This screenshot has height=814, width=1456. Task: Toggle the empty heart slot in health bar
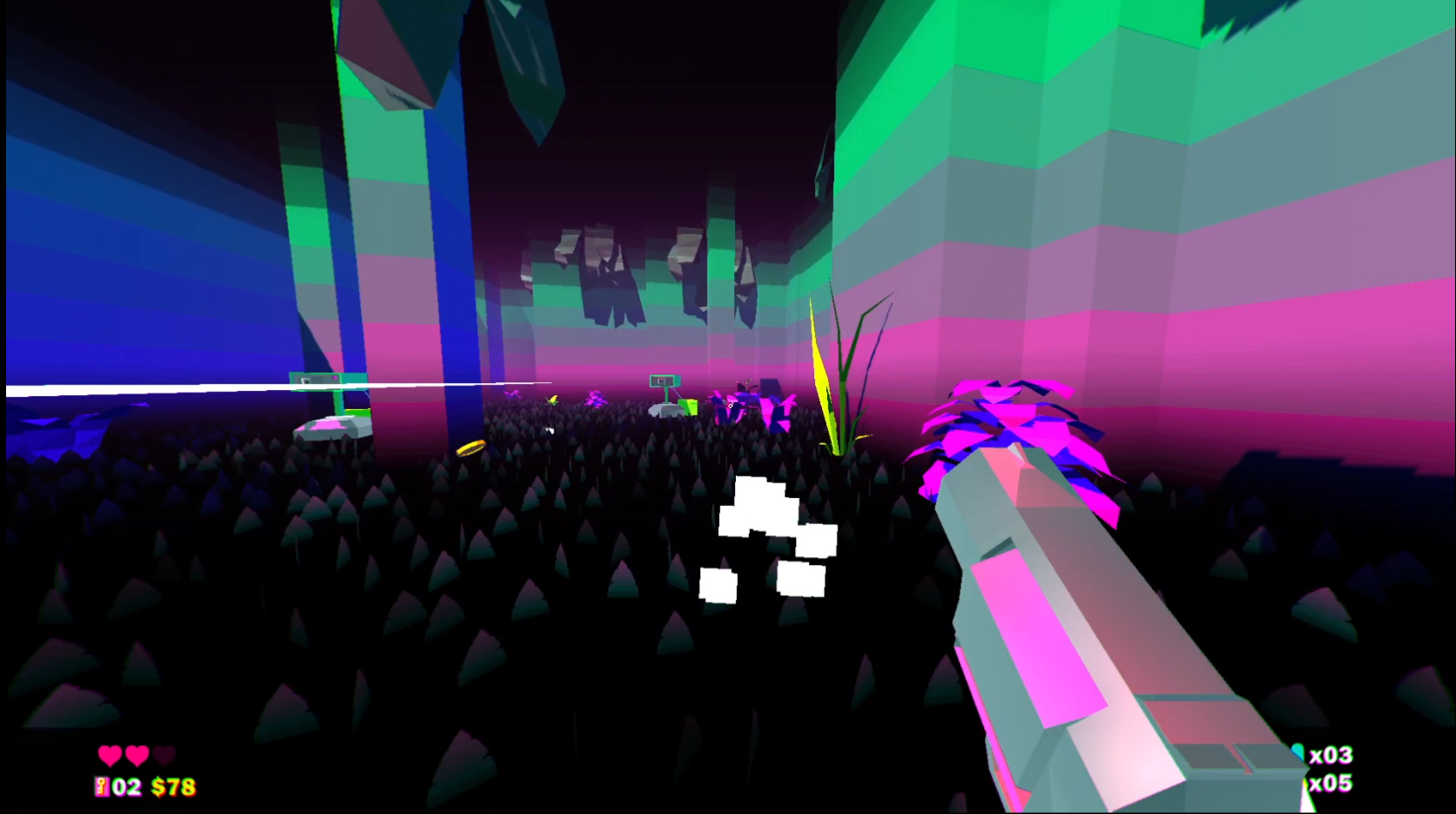(165, 756)
